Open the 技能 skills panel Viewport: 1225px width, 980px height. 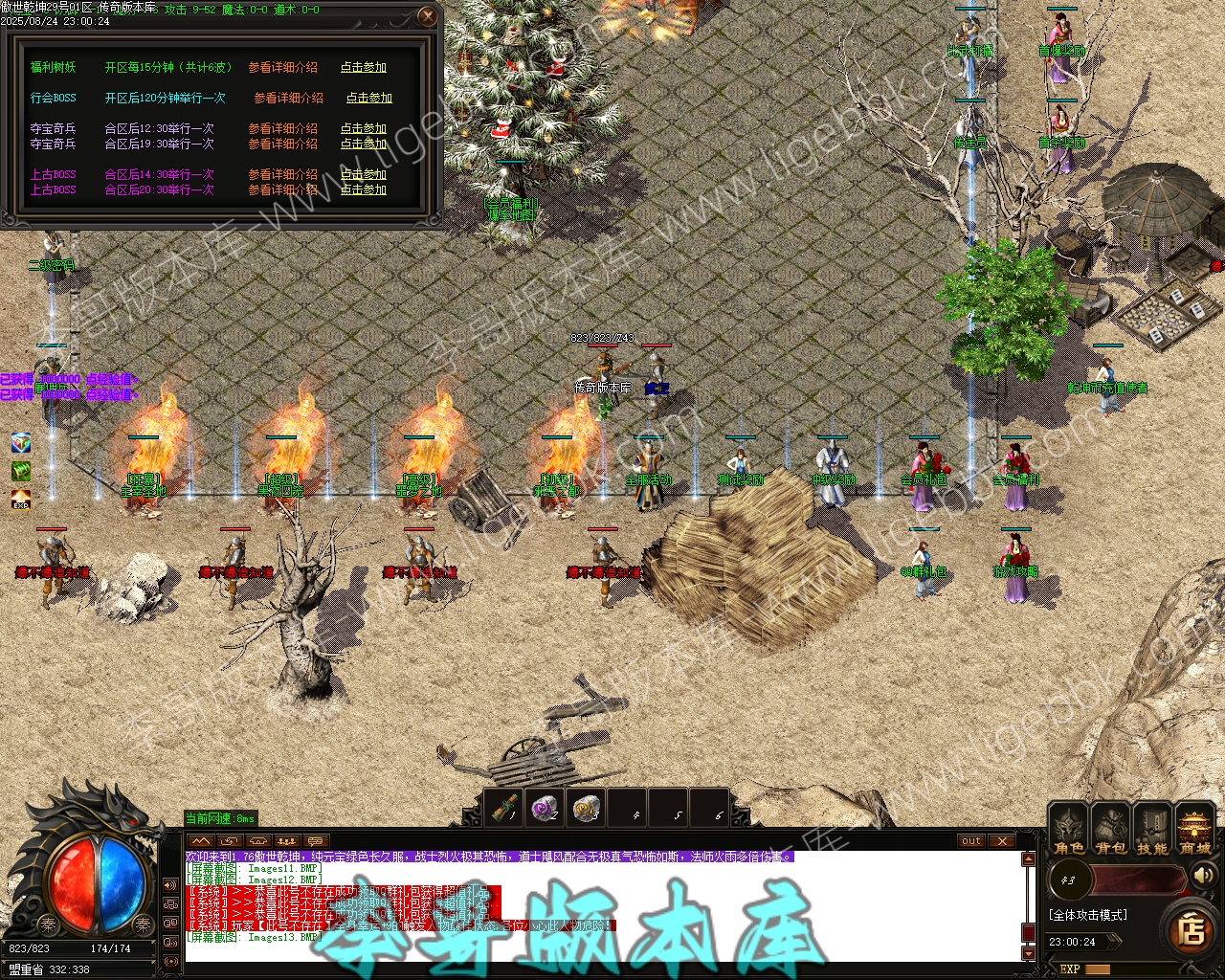pyautogui.click(x=1152, y=829)
